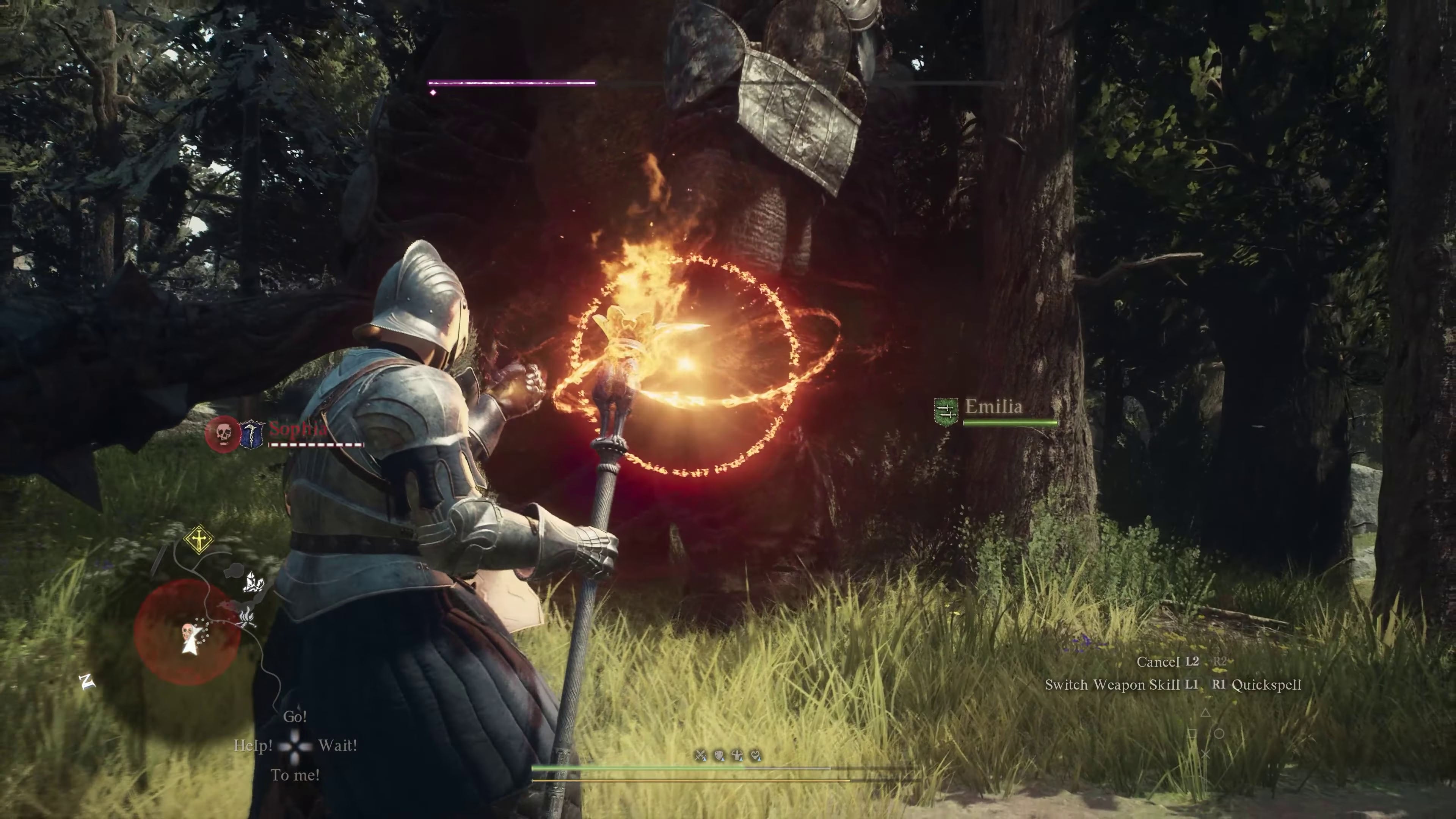Screen dimensions: 1456x819
Task: Inspect the shield defense buff icon
Action: tap(719, 756)
